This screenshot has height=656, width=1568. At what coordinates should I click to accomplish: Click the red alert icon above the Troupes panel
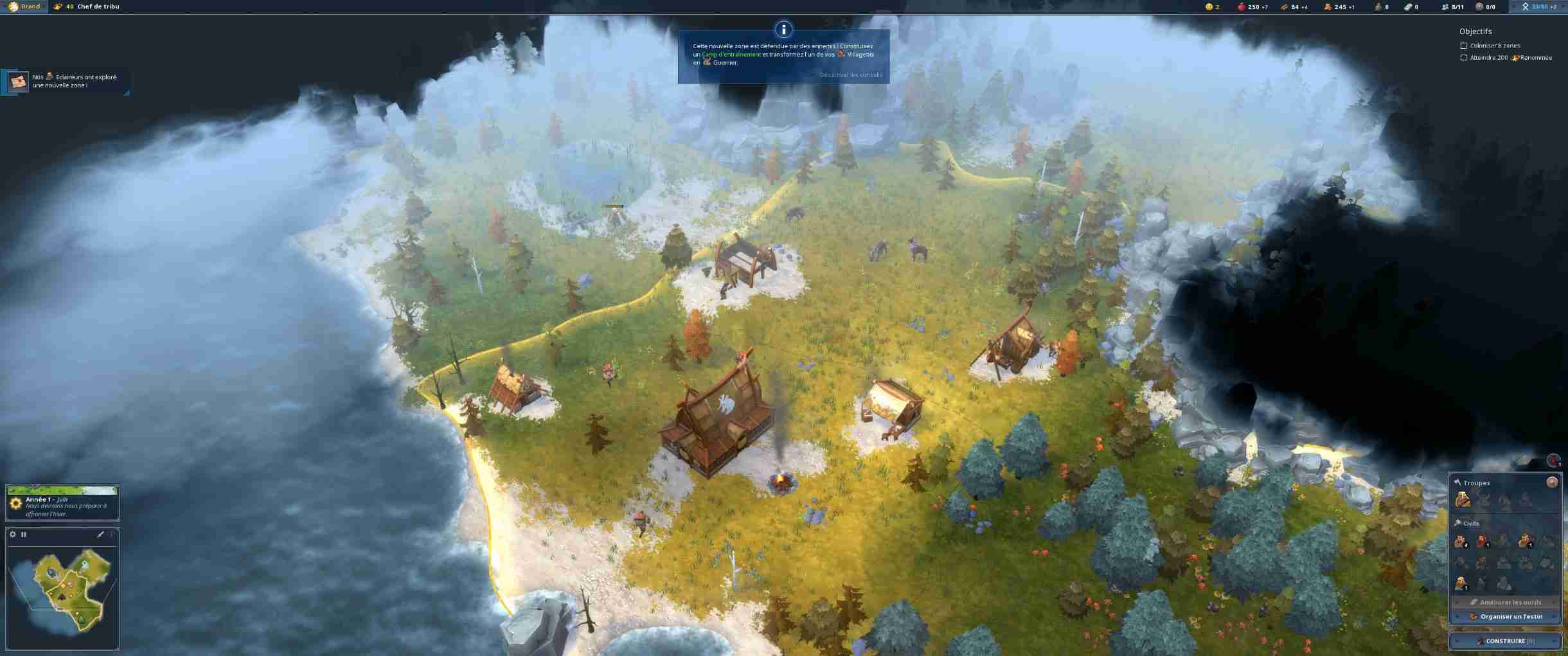point(1553,460)
